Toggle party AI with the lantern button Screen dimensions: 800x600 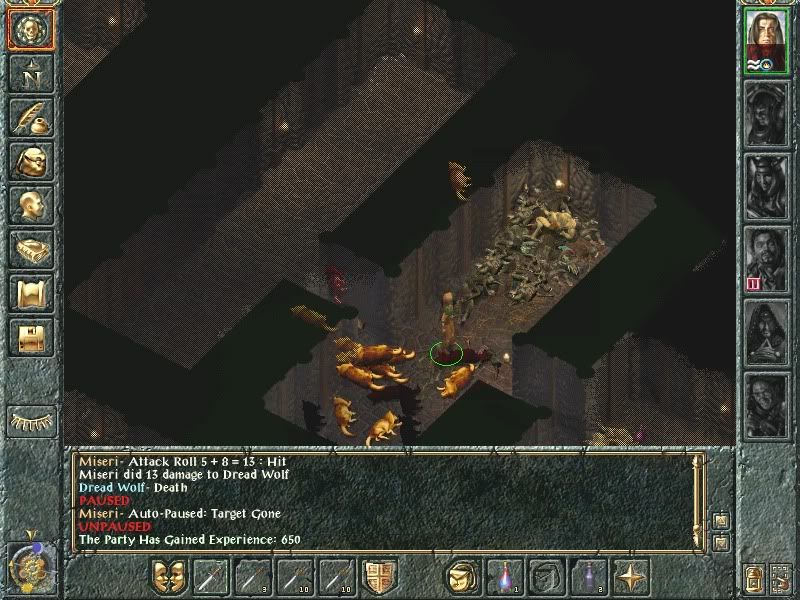(x=753, y=577)
